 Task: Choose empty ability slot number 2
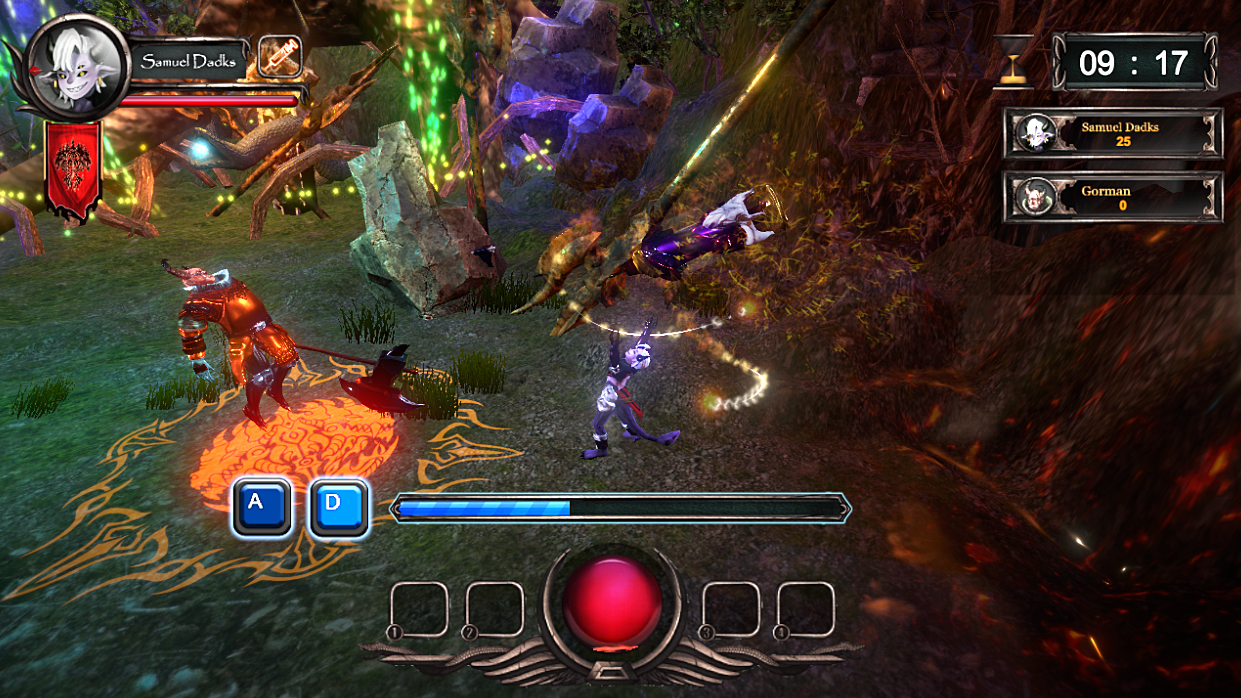tap(495, 609)
